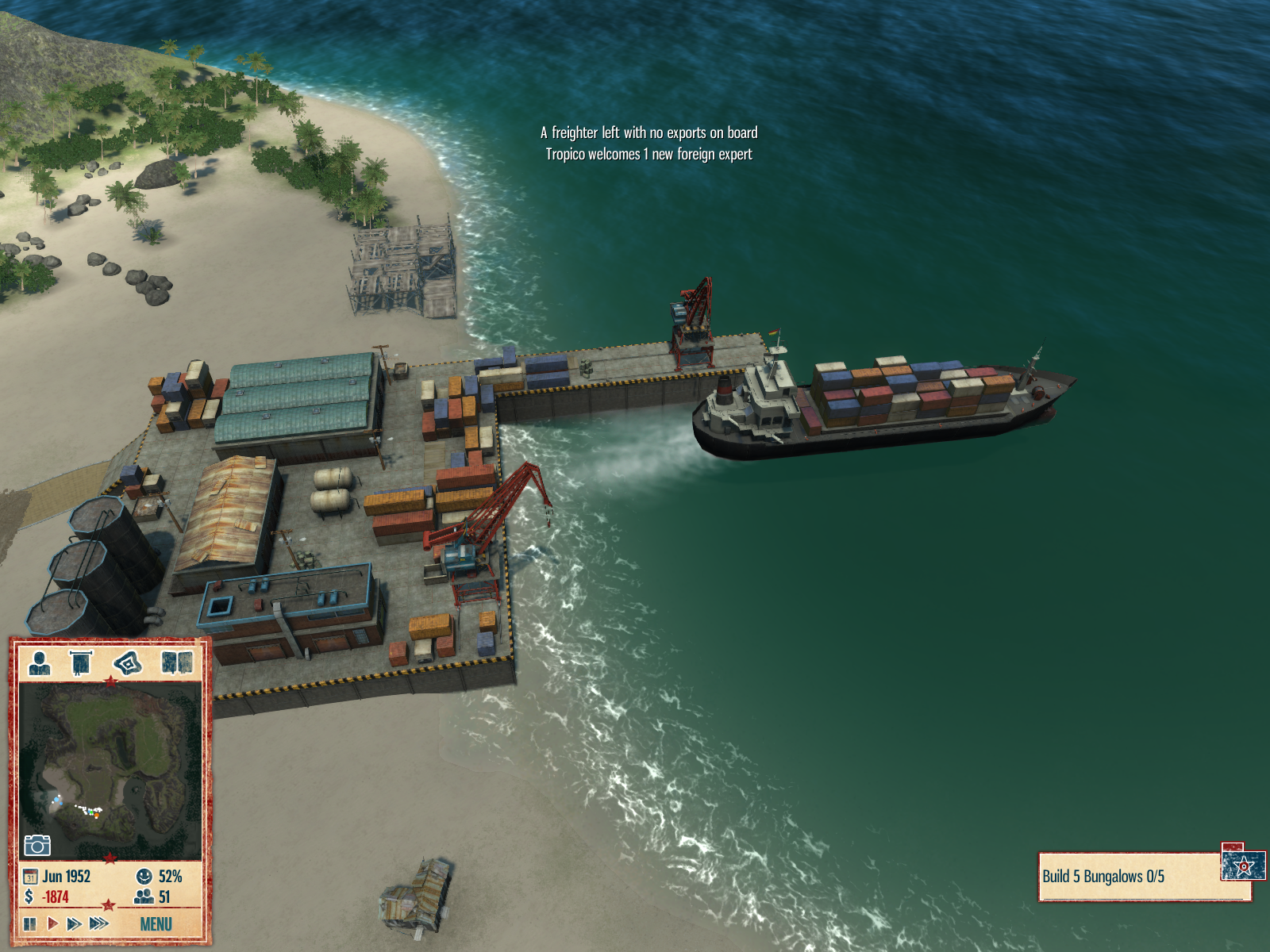Click the calendar date icon
The width and height of the screenshot is (1270, 952).
[x=30, y=877]
